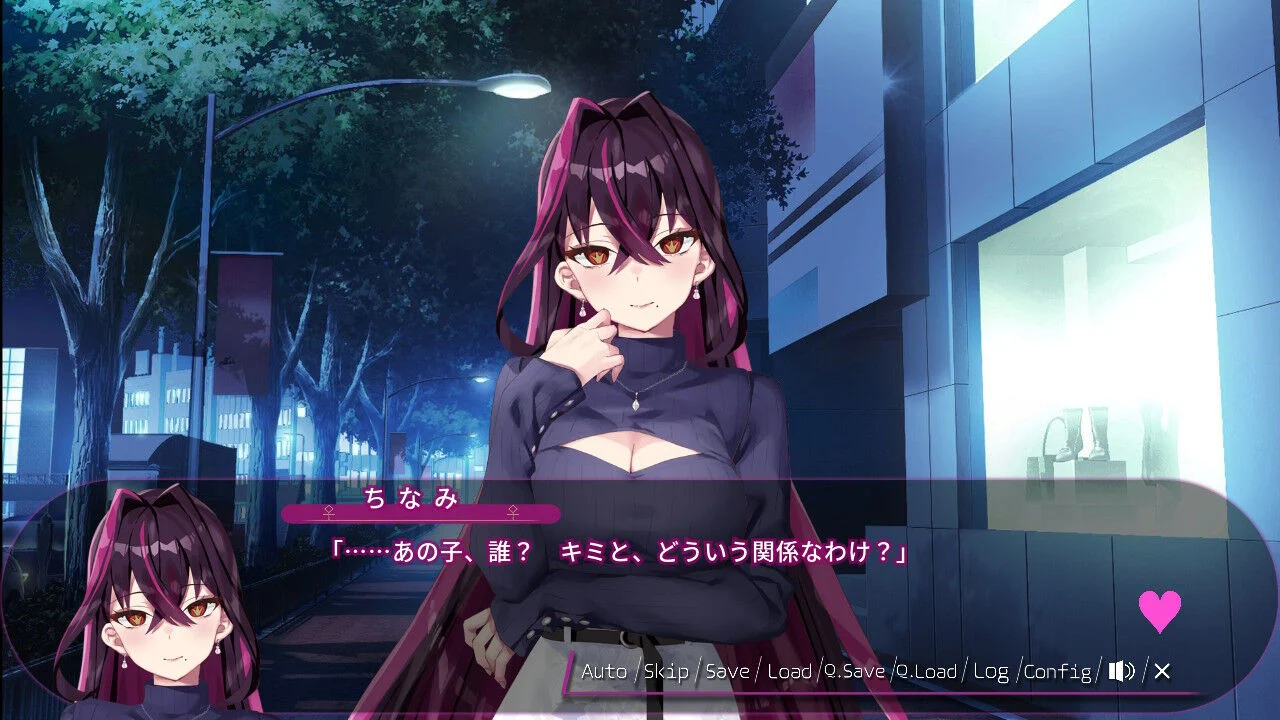Open the Config settings menu
This screenshot has height=720, width=1280.
(x=1062, y=672)
